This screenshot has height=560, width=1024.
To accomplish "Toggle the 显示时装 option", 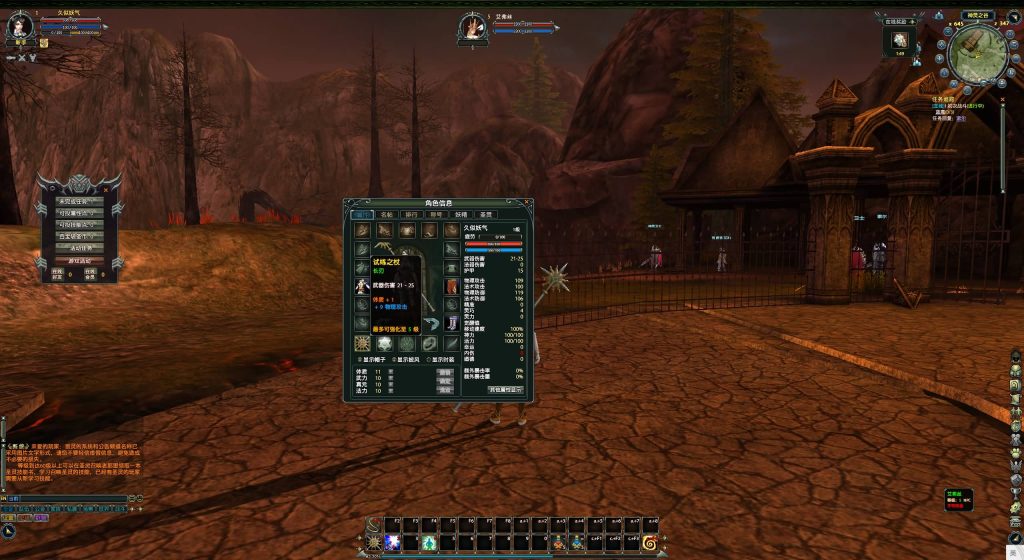I will pyautogui.click(x=430, y=359).
